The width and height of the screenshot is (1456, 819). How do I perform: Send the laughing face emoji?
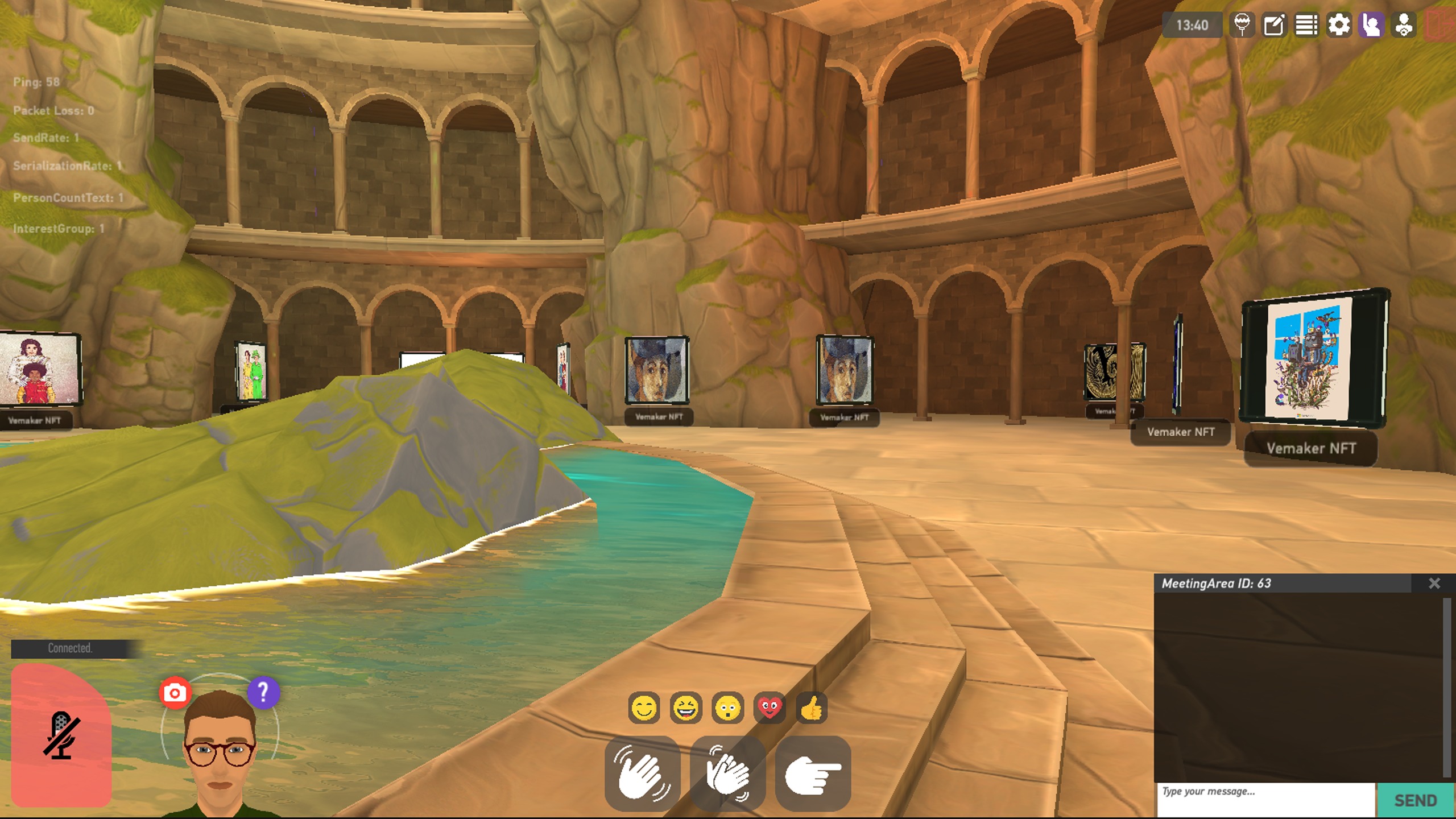686,709
